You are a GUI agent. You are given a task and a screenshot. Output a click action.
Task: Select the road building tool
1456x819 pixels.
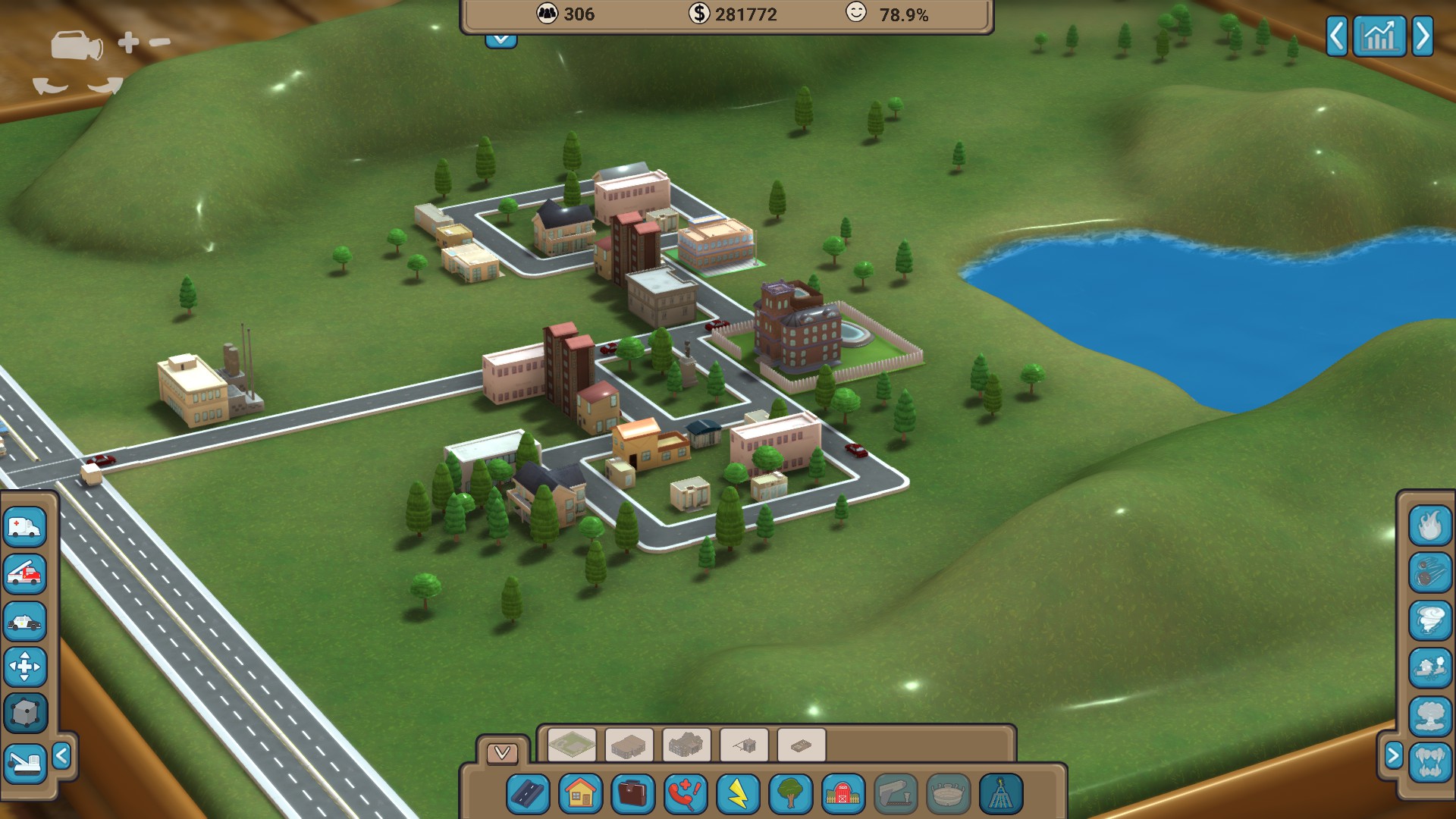[528, 795]
